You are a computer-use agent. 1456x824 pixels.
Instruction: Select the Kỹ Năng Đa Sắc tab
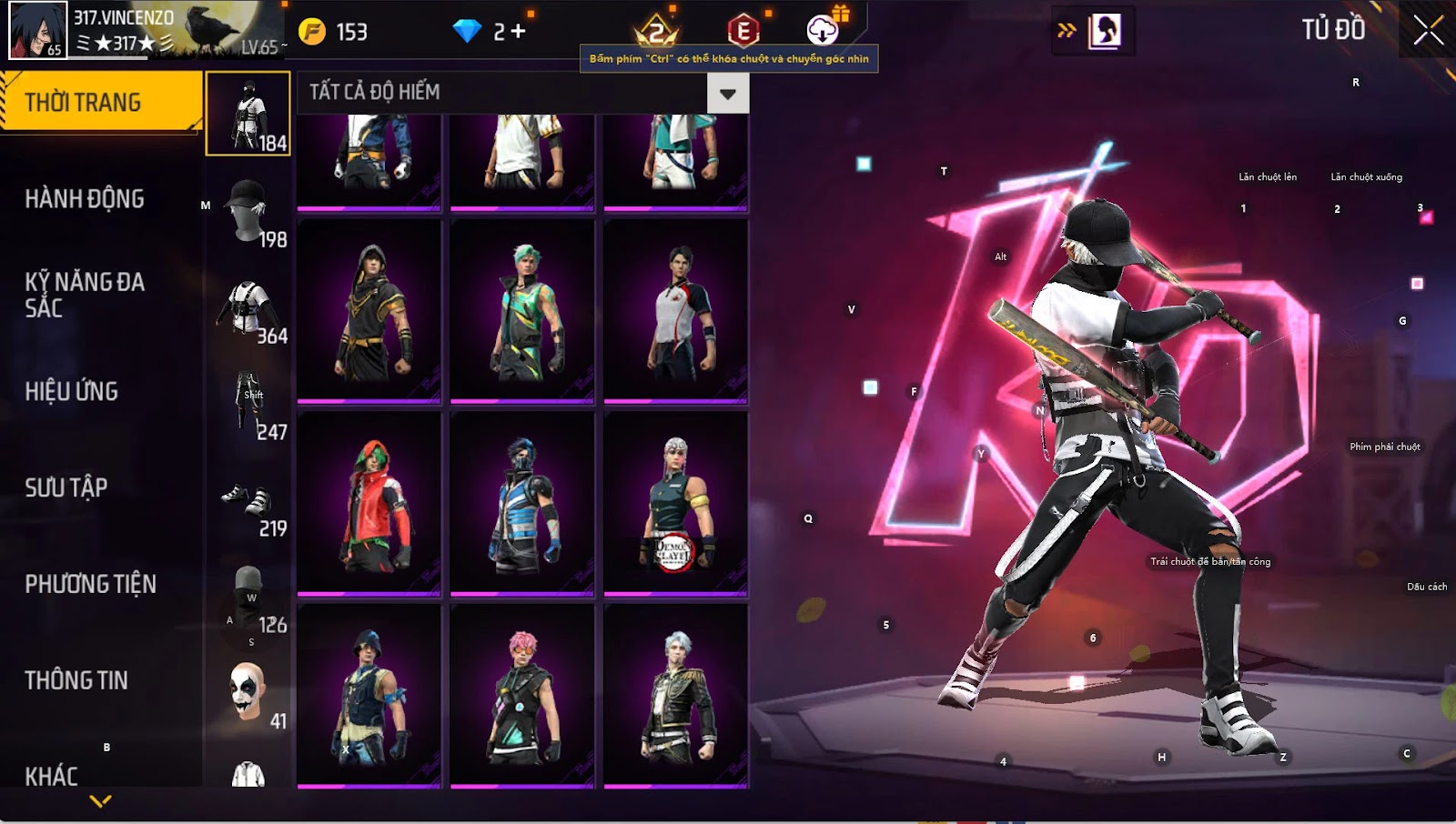coord(85,295)
